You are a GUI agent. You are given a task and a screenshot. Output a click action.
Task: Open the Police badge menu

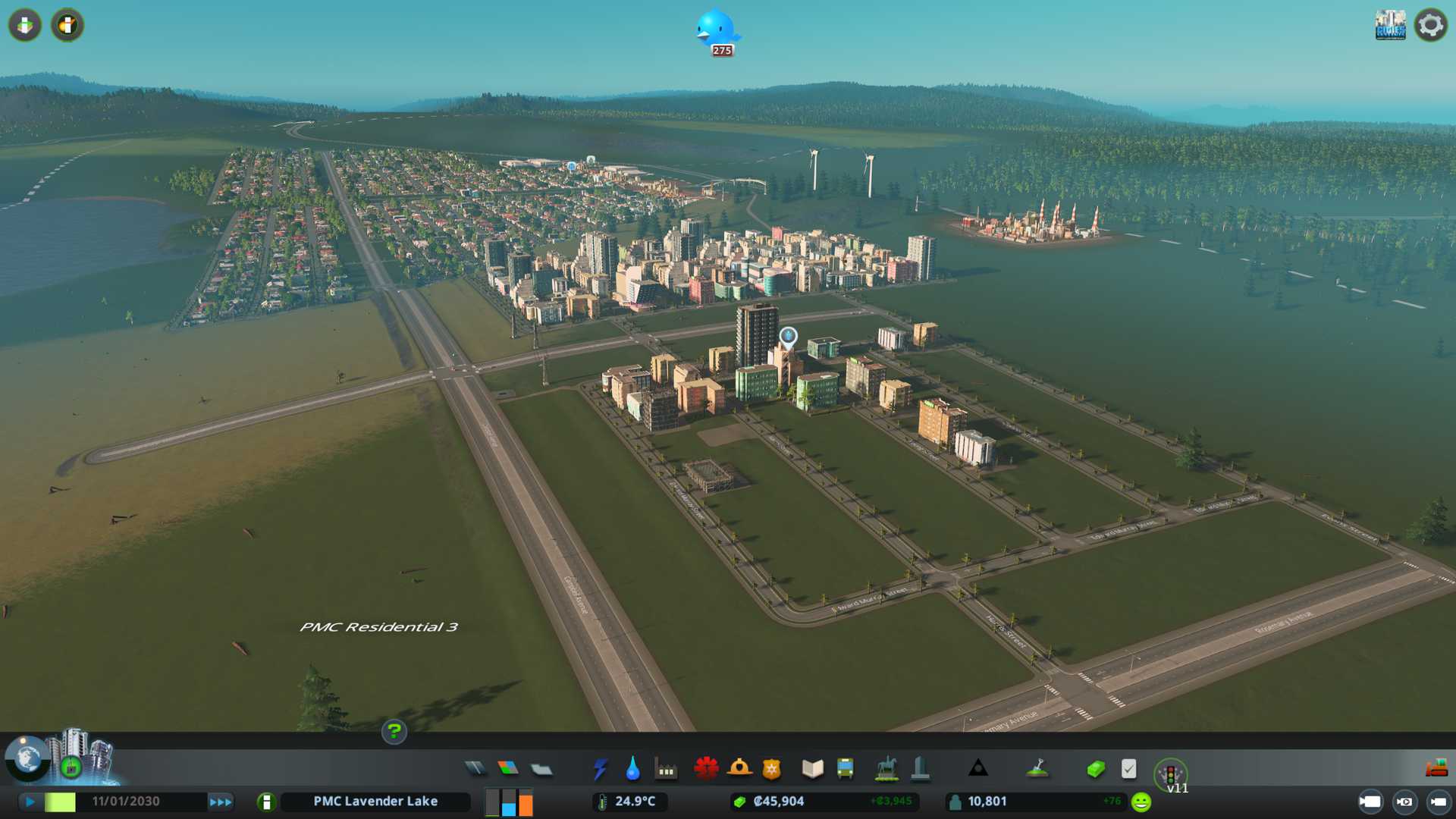click(772, 770)
